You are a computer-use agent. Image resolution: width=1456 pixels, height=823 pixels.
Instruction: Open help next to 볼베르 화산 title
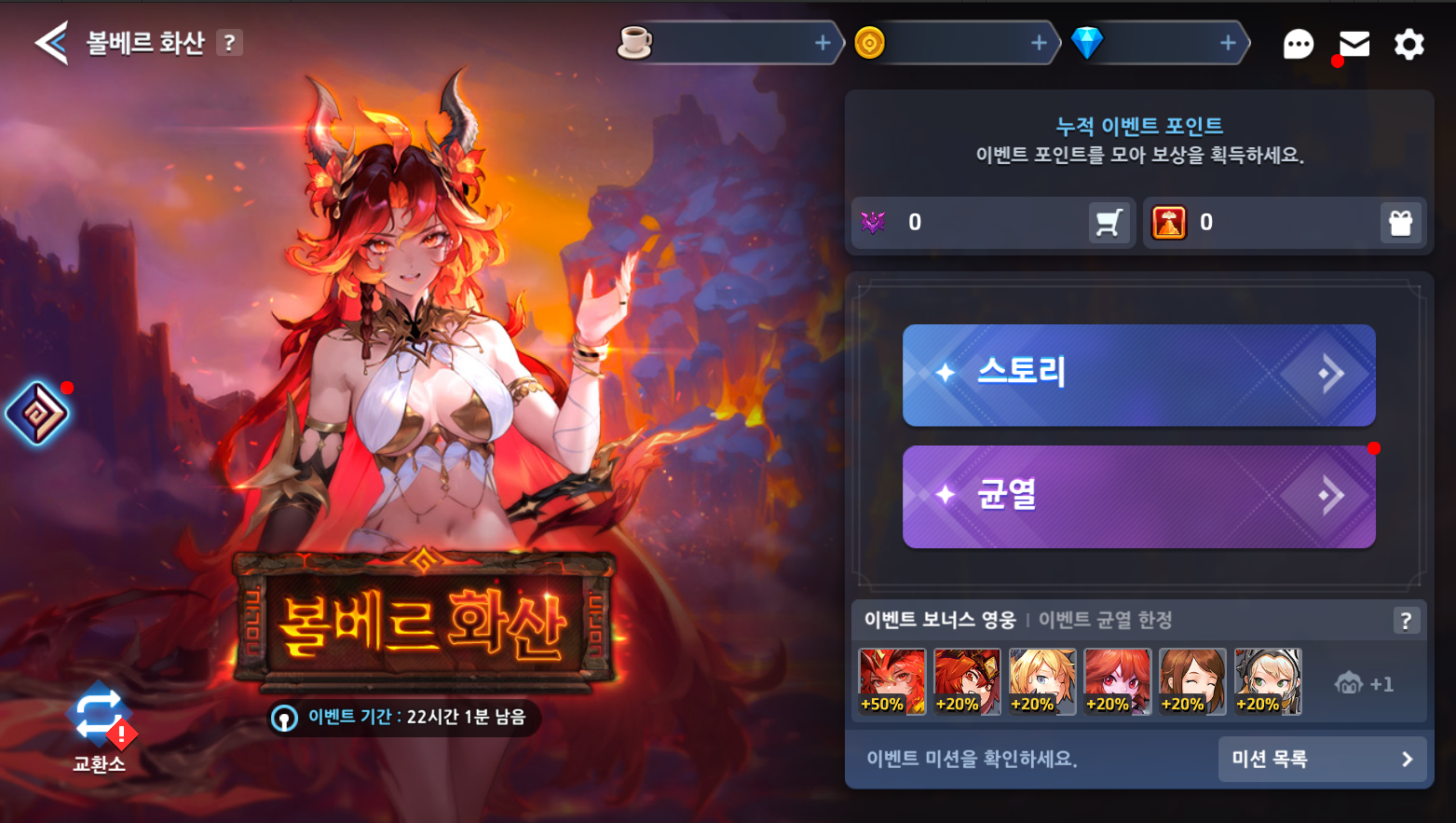[x=229, y=43]
